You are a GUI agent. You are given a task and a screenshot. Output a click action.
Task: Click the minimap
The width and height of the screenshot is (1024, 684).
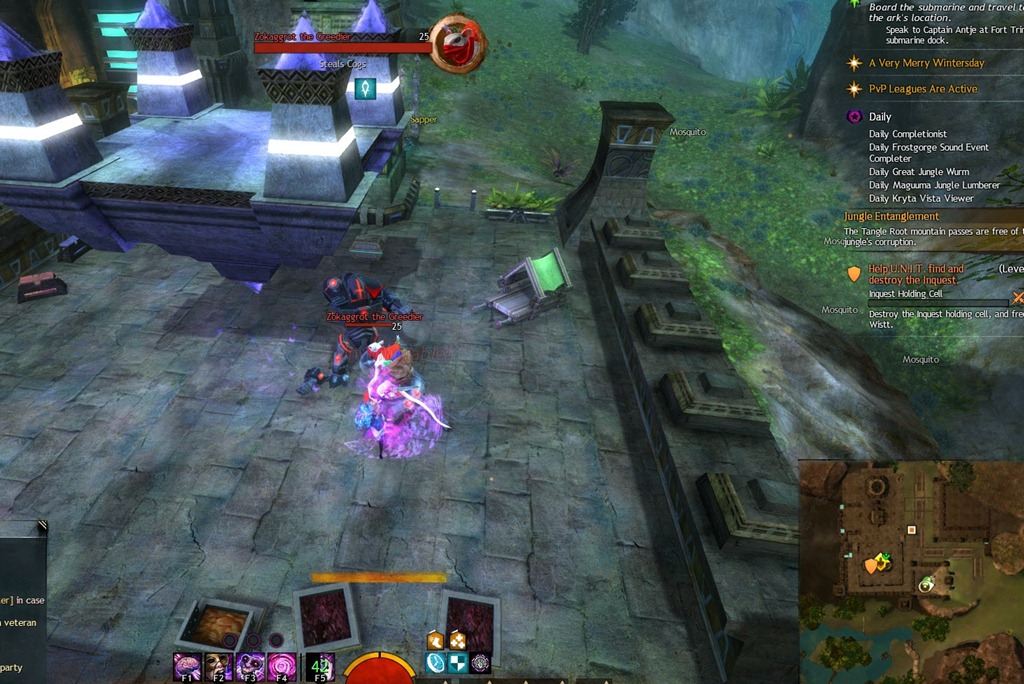pyautogui.click(x=911, y=571)
